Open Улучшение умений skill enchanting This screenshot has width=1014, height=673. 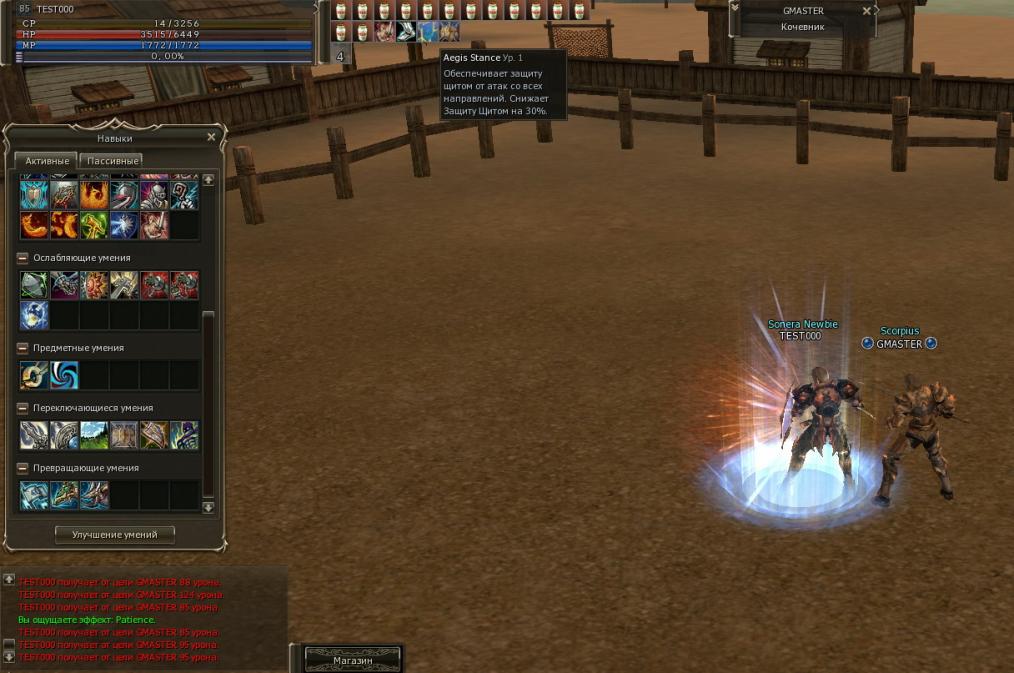114,535
